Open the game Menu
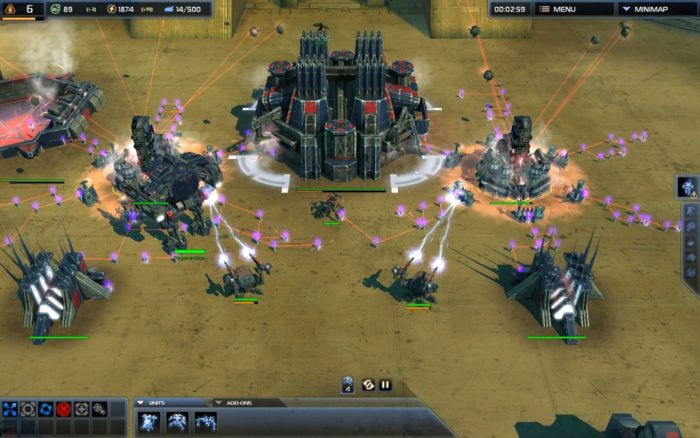The width and height of the screenshot is (700, 438). pyautogui.click(x=575, y=9)
